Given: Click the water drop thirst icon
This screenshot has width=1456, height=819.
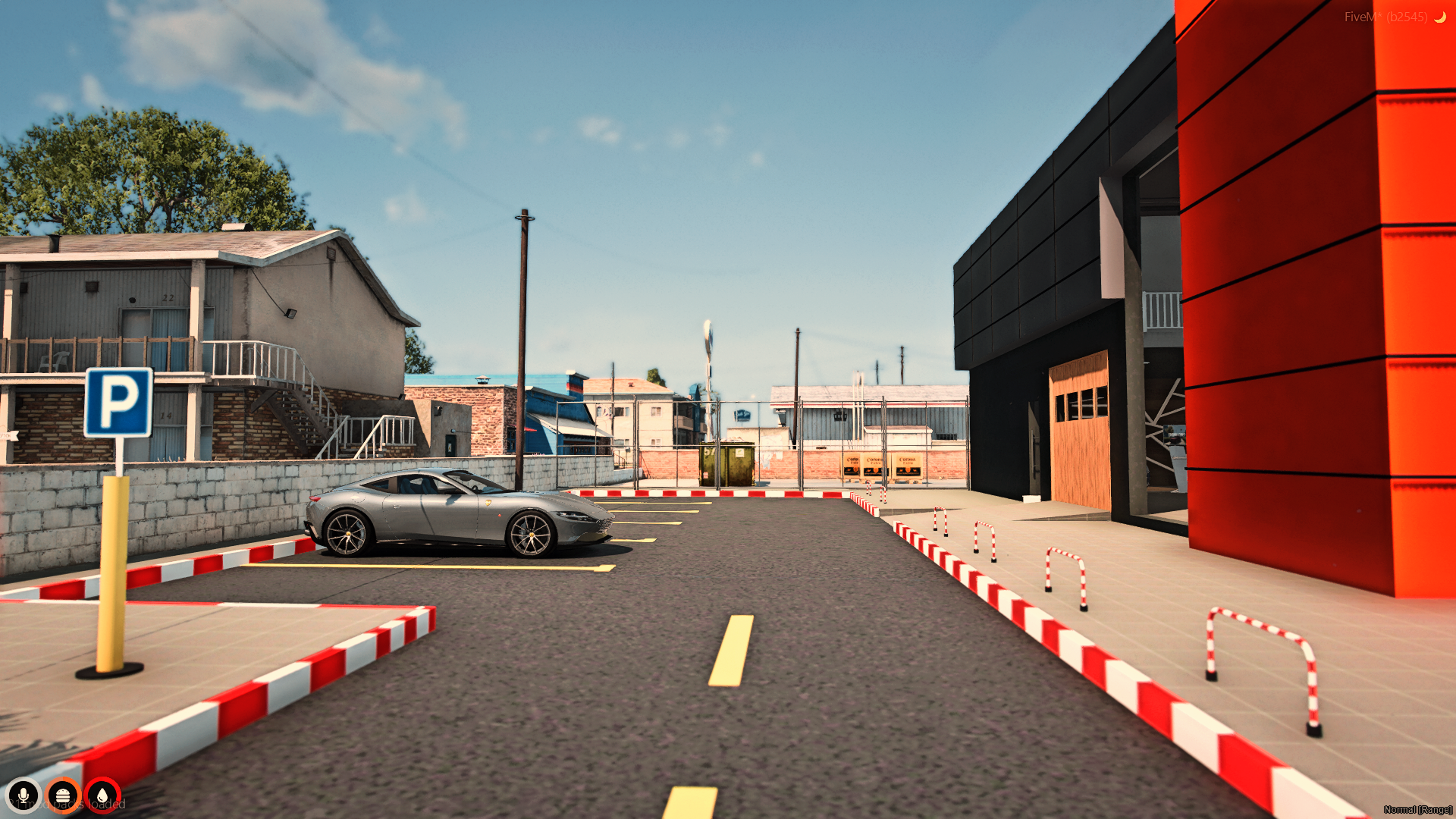Looking at the screenshot, I should coord(102,795).
